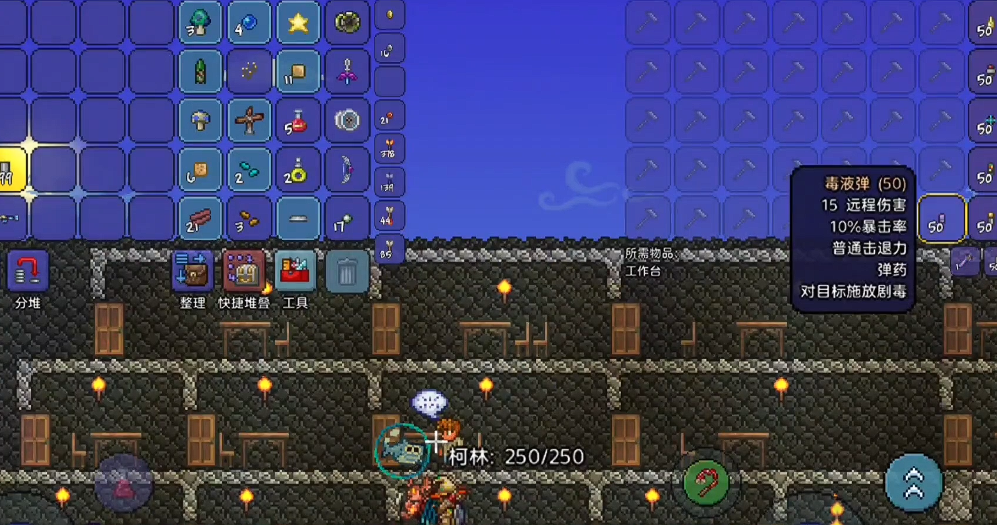Select the fallen star inventory slot
Viewport: 997px width, 525px height.
tap(298, 23)
